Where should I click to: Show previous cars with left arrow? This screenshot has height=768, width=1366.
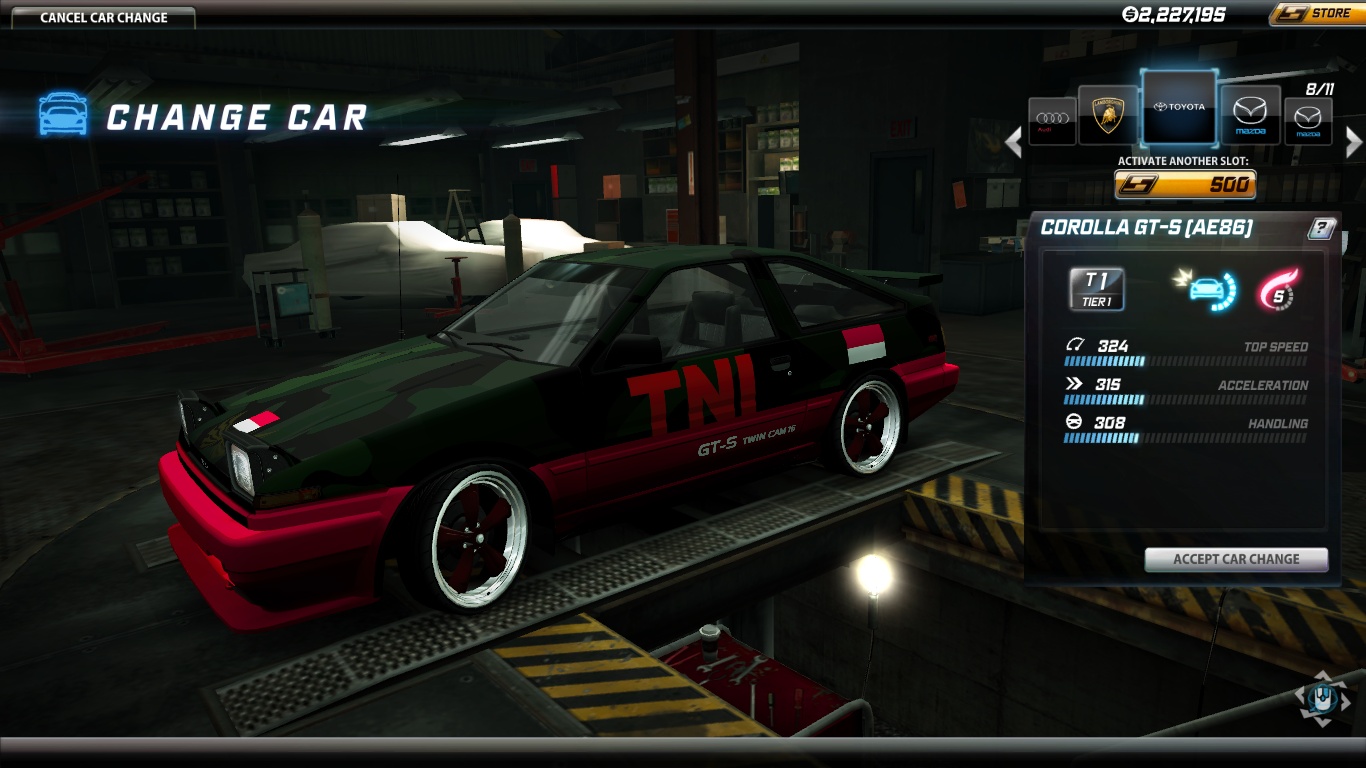1014,143
